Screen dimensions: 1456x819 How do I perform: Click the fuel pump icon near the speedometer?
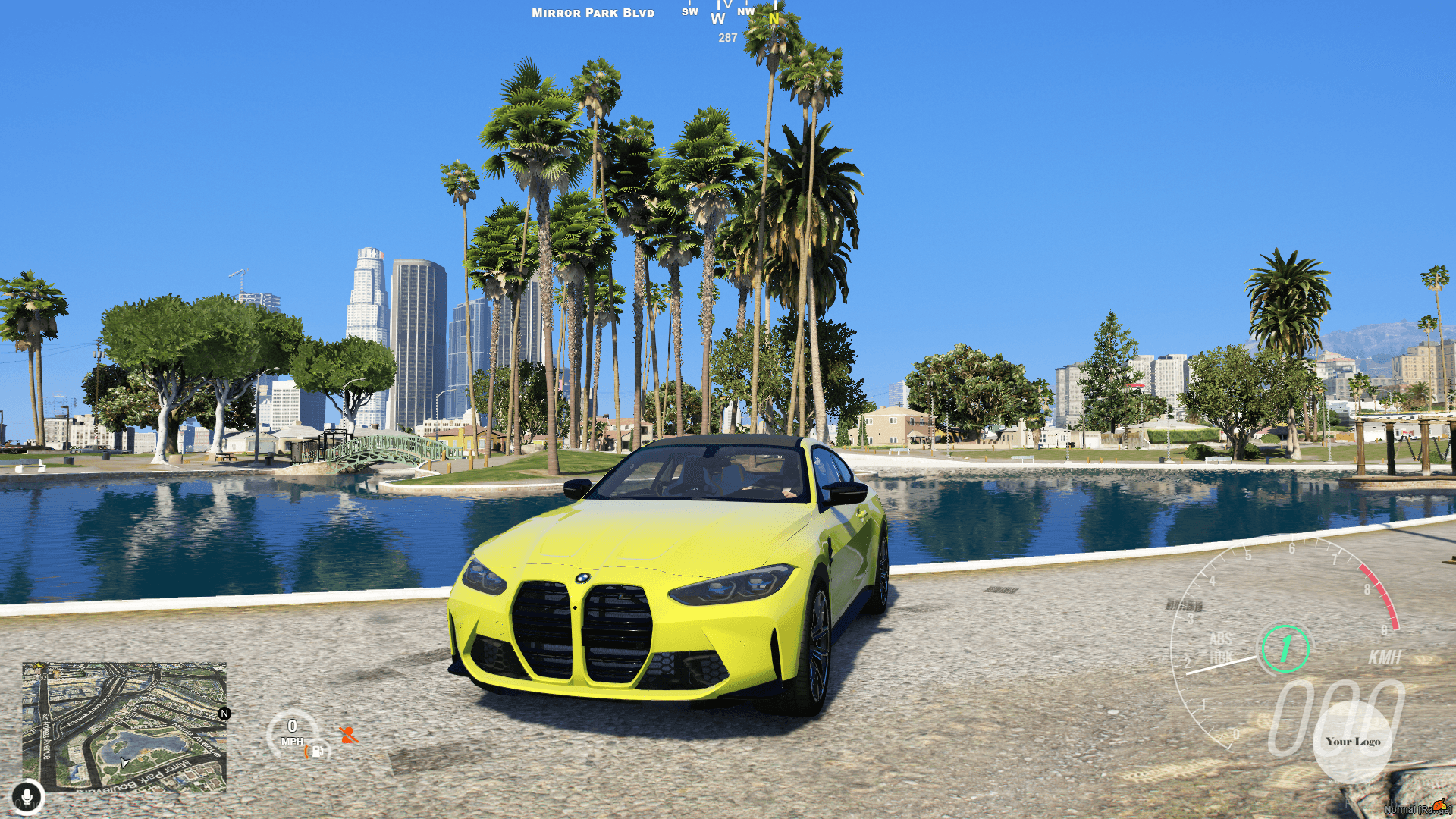(318, 751)
